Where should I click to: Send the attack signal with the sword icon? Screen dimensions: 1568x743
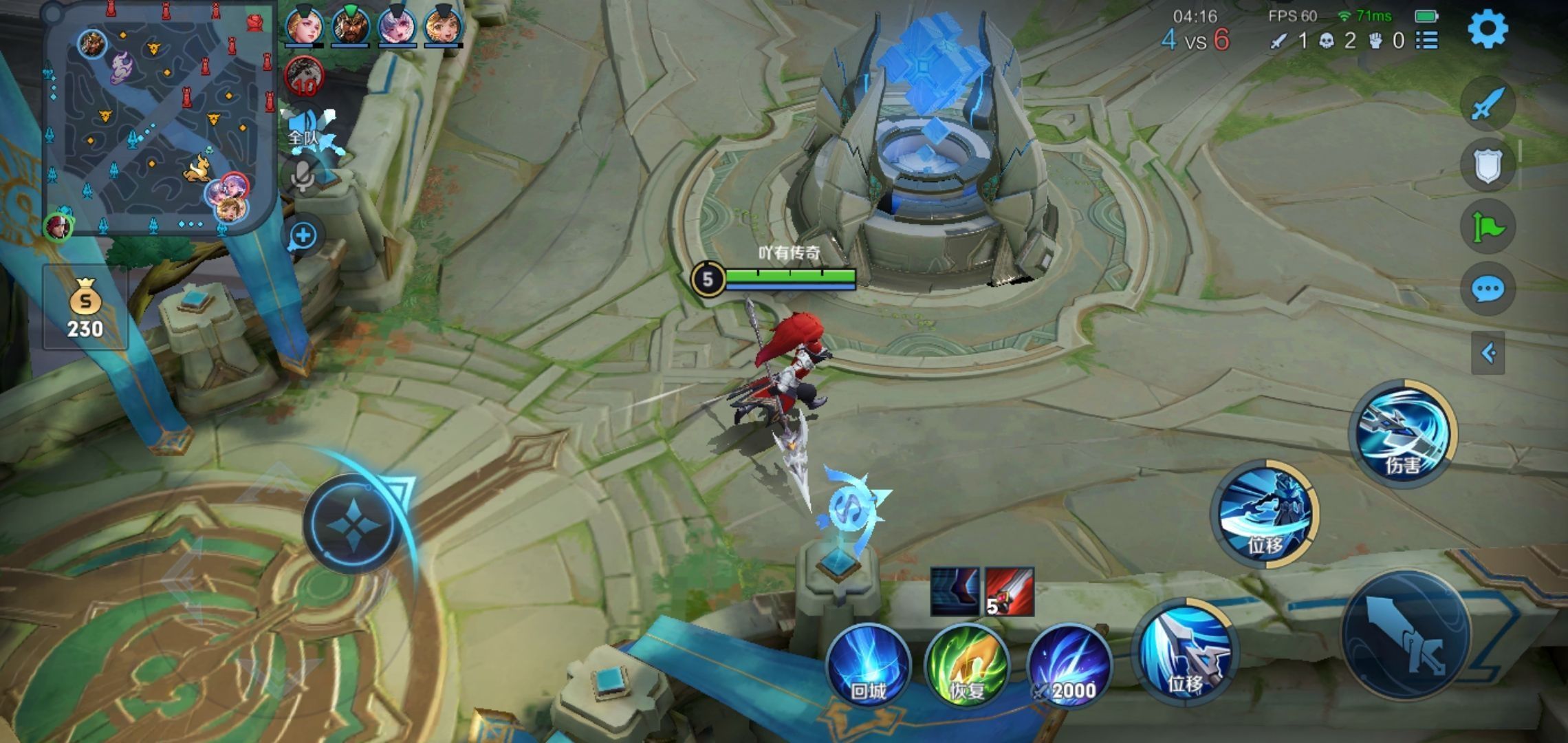pos(1488,105)
